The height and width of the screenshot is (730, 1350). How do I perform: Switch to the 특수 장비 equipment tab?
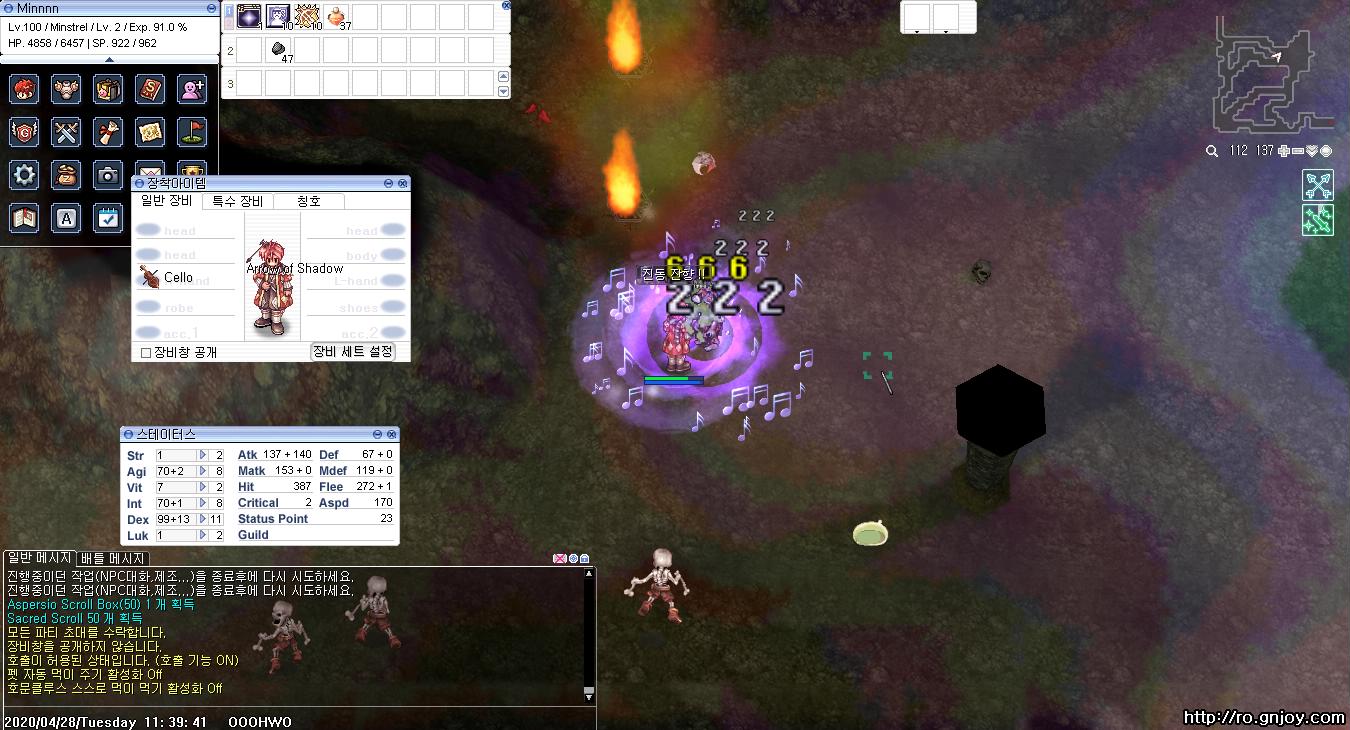click(237, 201)
